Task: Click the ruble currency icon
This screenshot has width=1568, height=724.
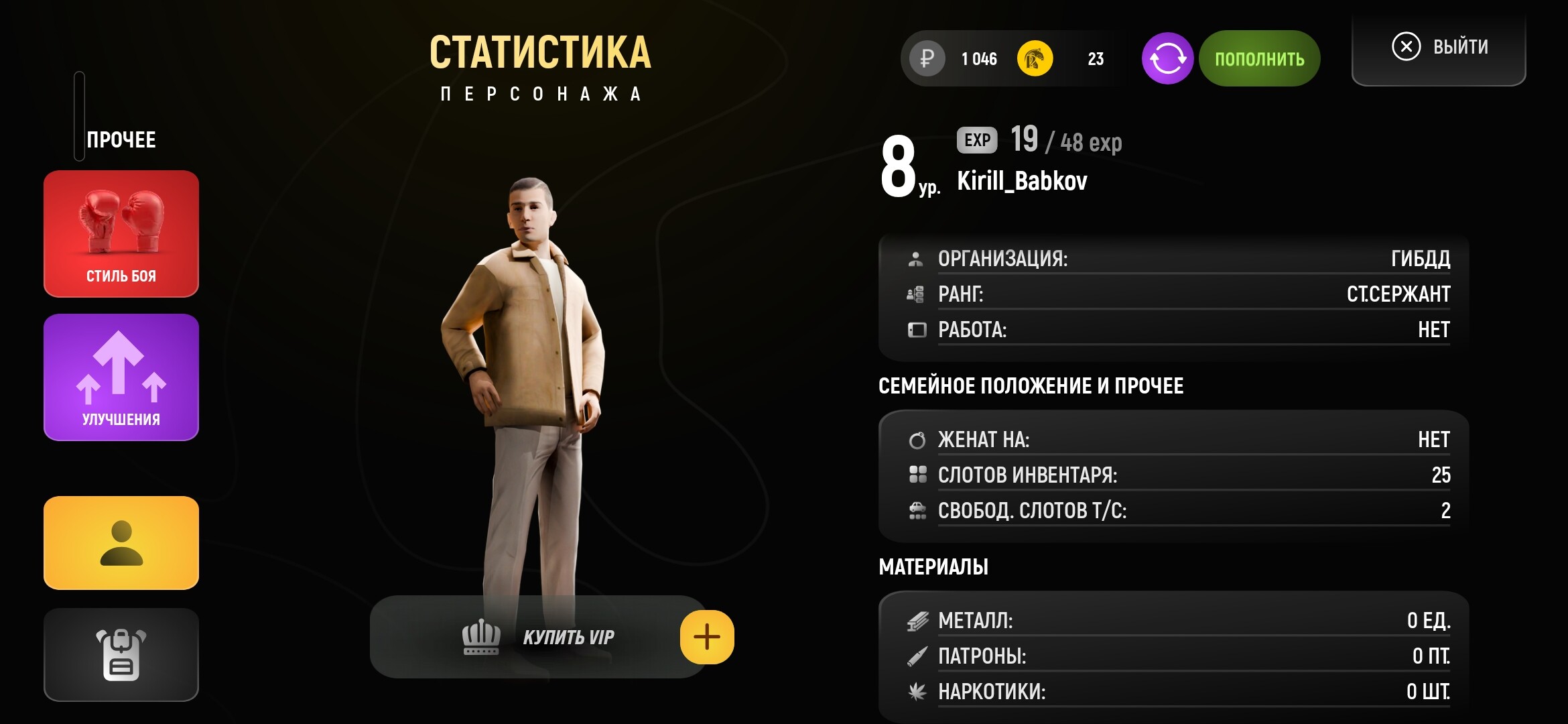Action: pyautogui.click(x=926, y=59)
